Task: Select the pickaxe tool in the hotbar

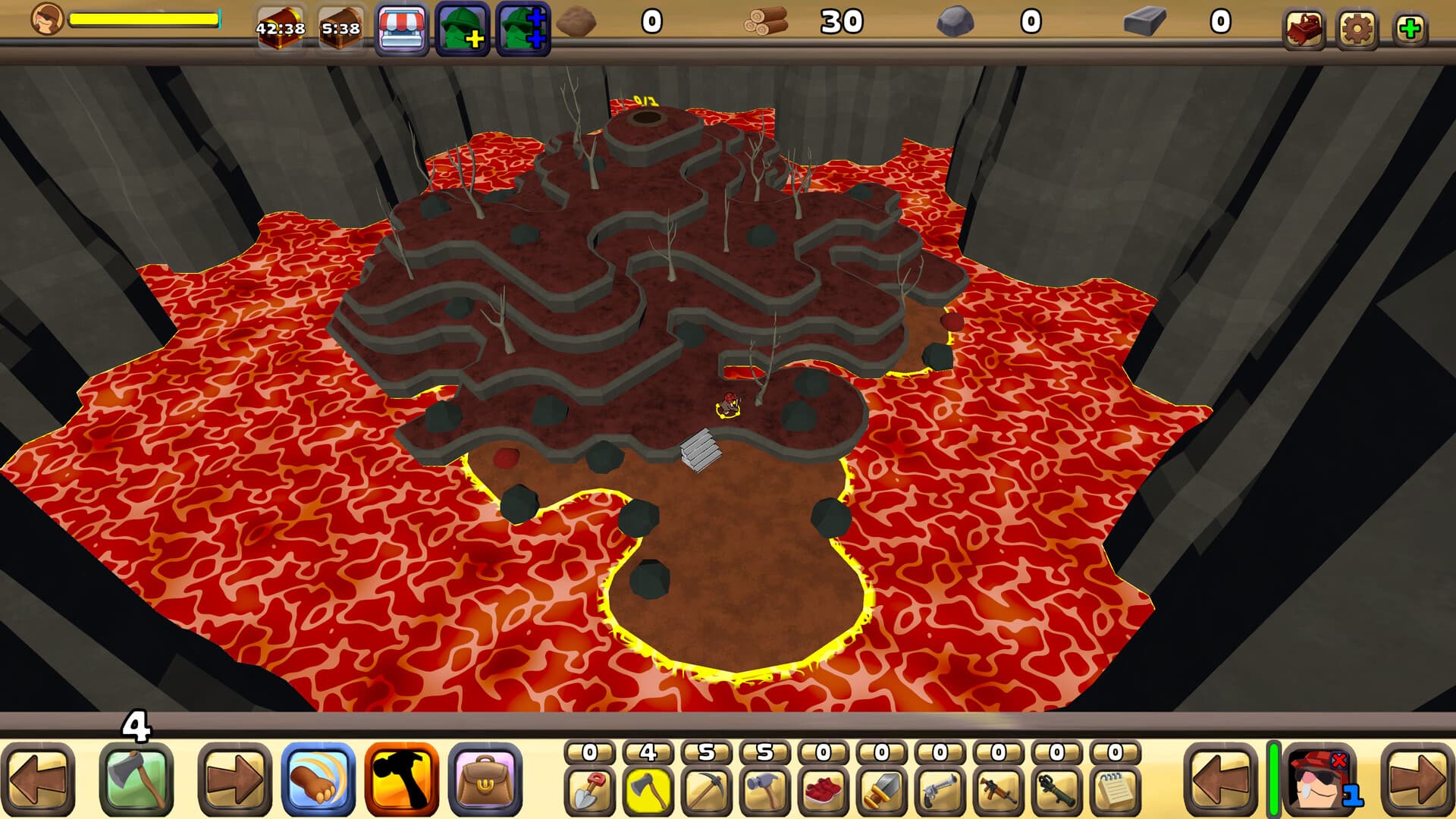Action: pos(705,789)
